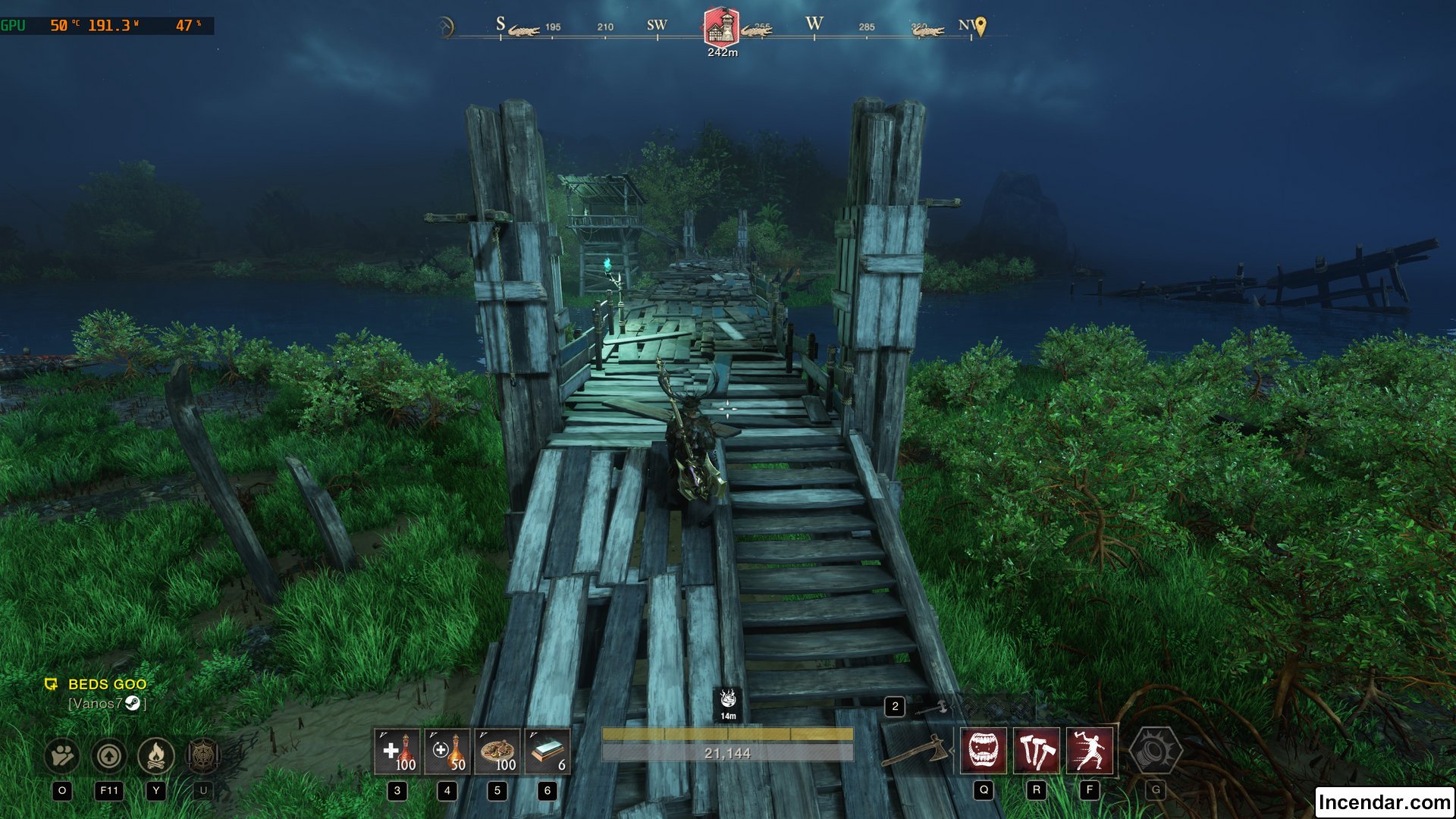Screen dimensions: 1456x819
Task: Activate the roaring mouth Berserk ability
Action: click(984, 751)
